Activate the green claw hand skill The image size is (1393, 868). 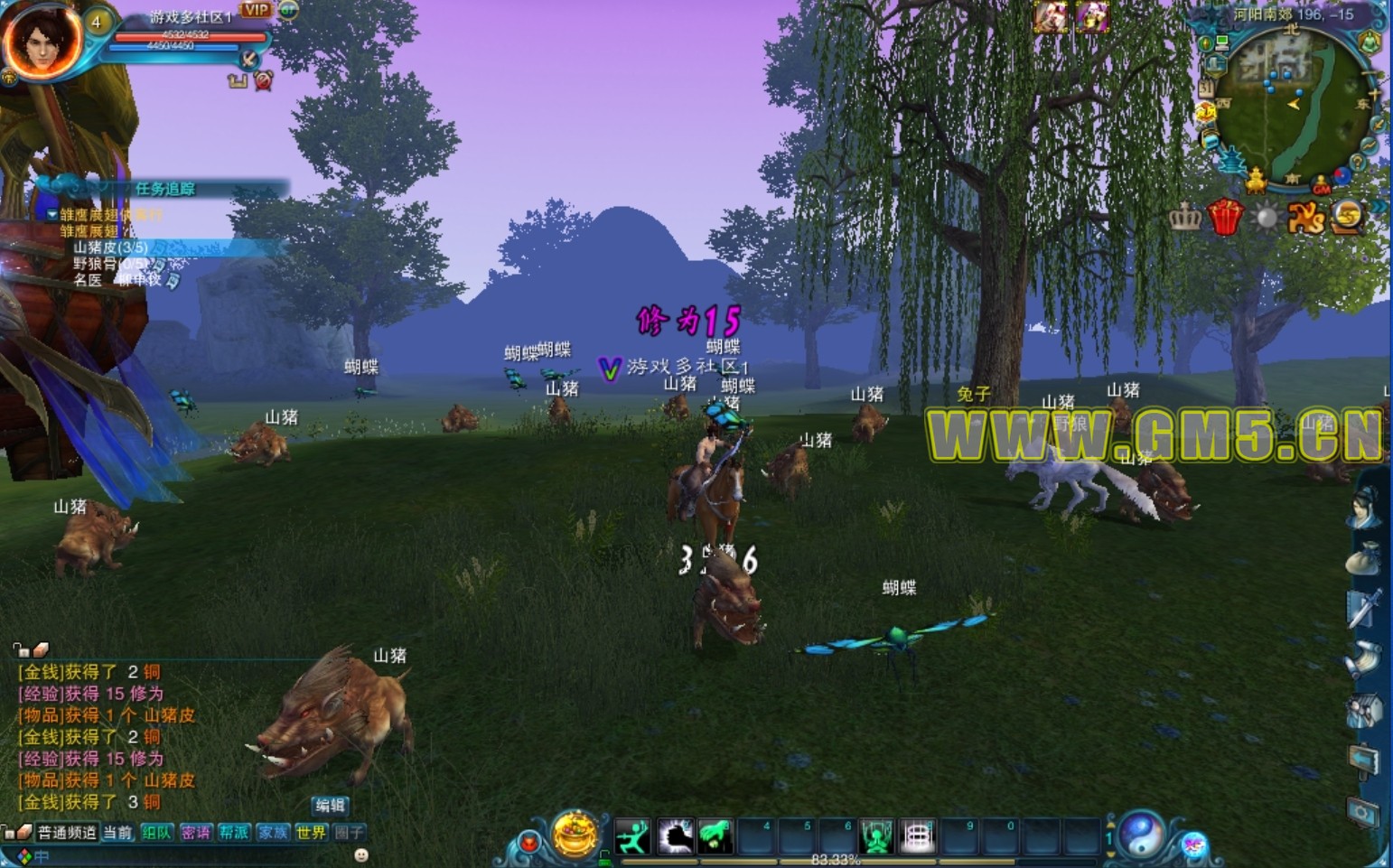tap(715, 836)
